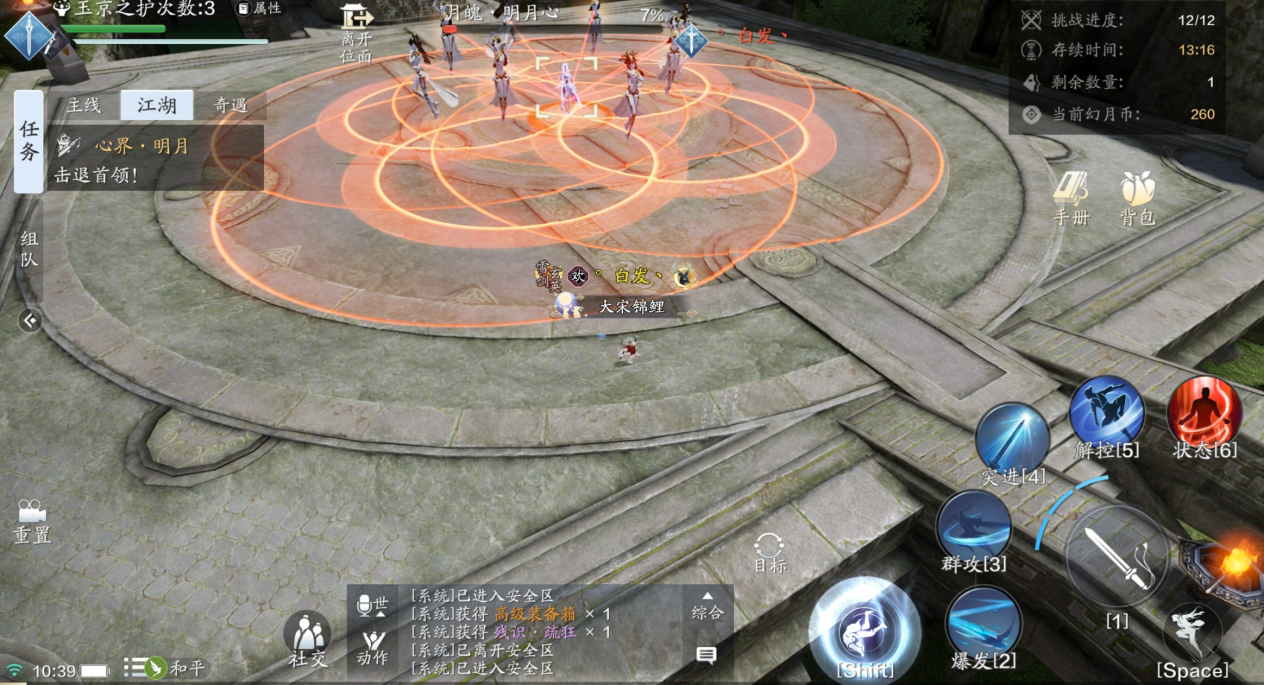Open the 属性 attributes panel
This screenshot has width=1264, height=685.
coord(259,9)
